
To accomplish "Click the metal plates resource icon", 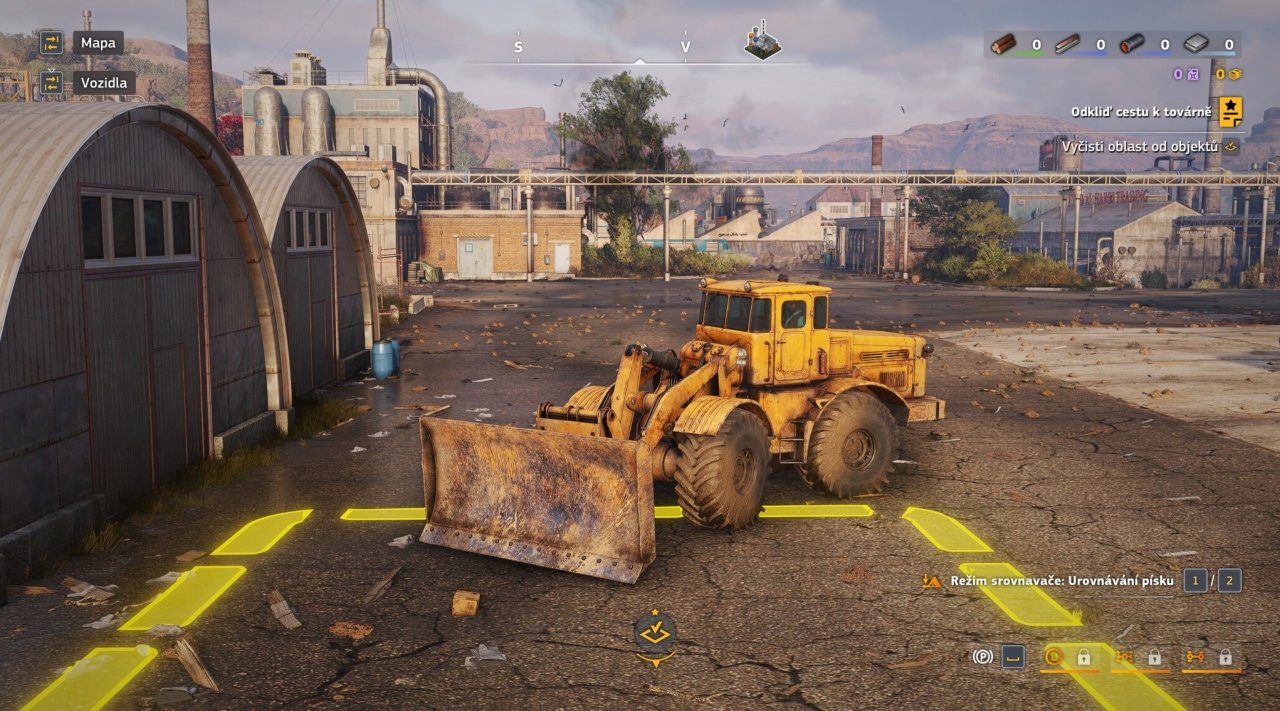I will point(1196,44).
